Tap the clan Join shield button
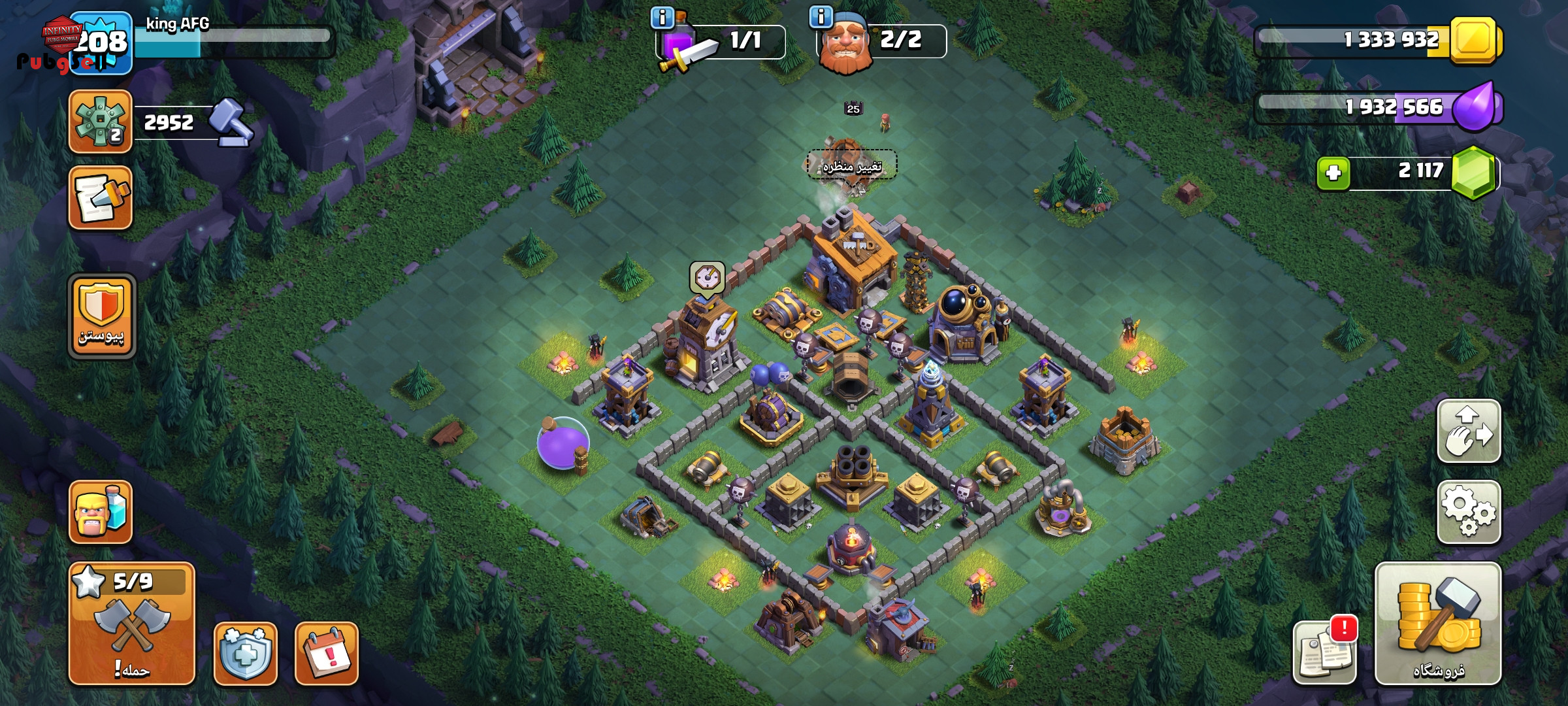 tap(101, 316)
